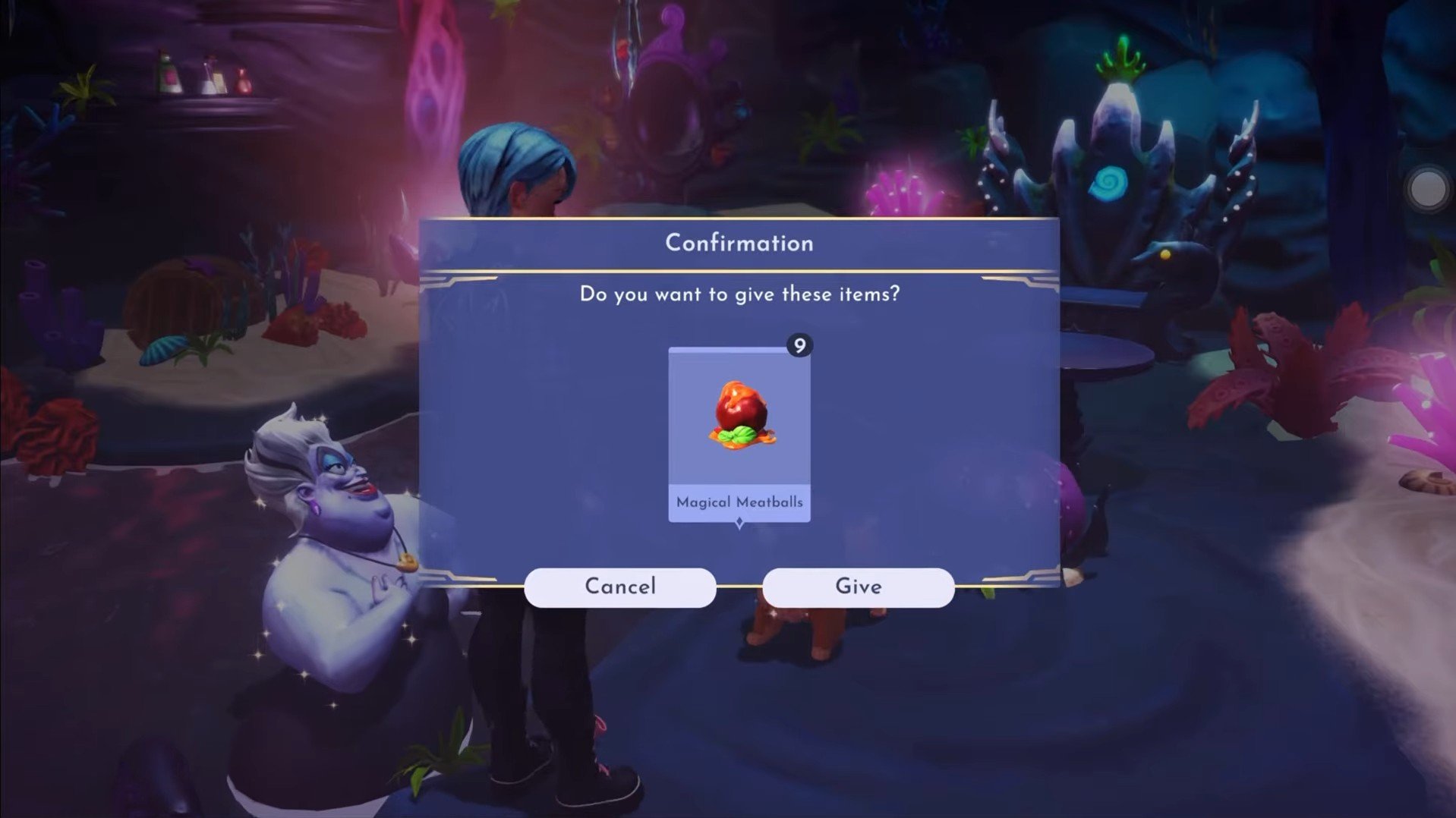Confirm giving items with the Give button

(858, 587)
